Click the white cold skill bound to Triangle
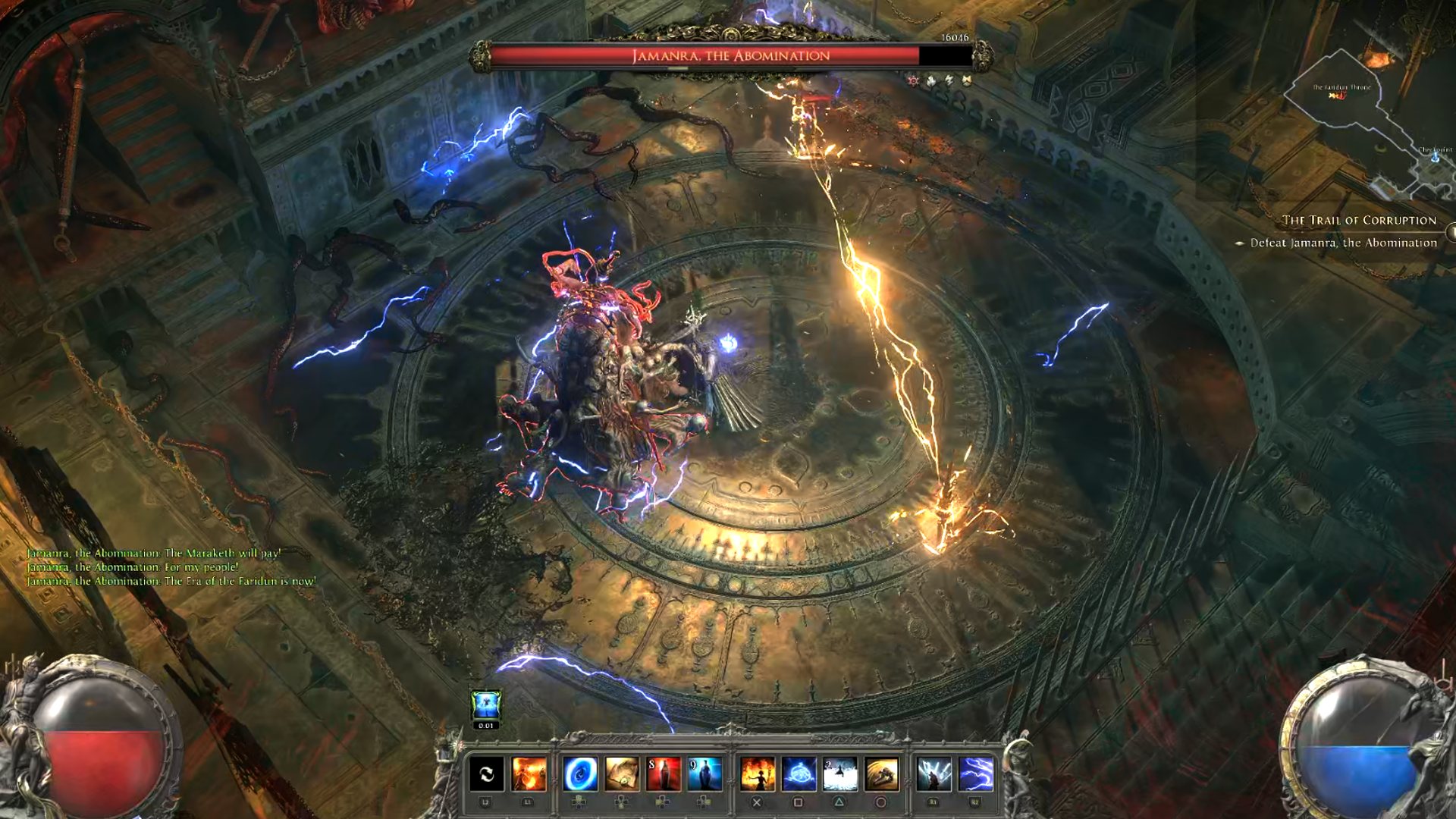The image size is (1456, 819). click(839, 772)
